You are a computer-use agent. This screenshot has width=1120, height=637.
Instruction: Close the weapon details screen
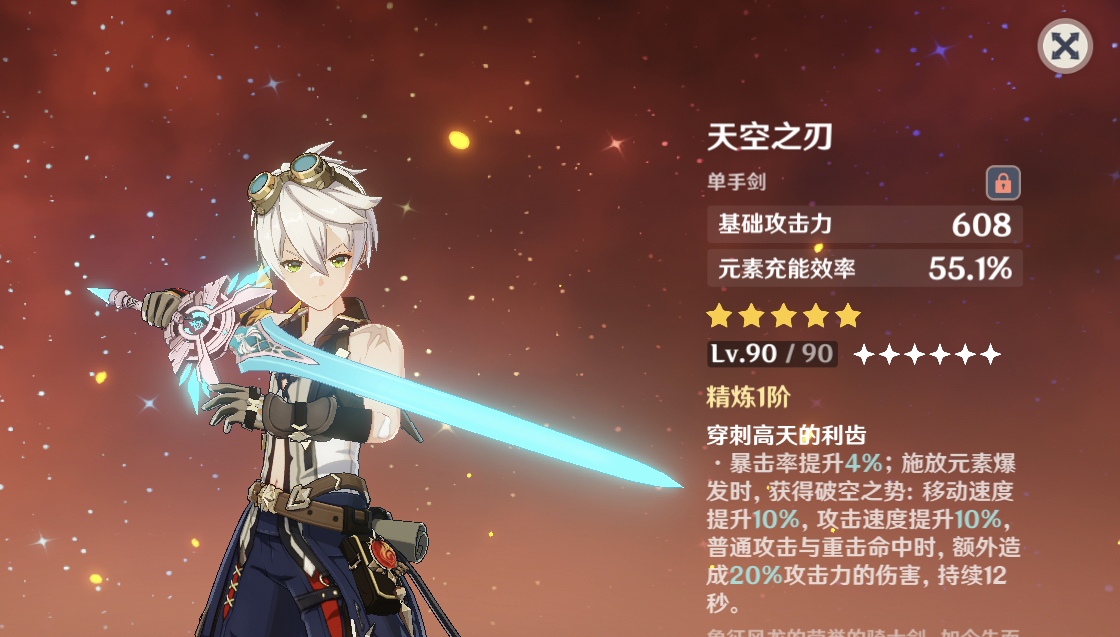click(1065, 46)
